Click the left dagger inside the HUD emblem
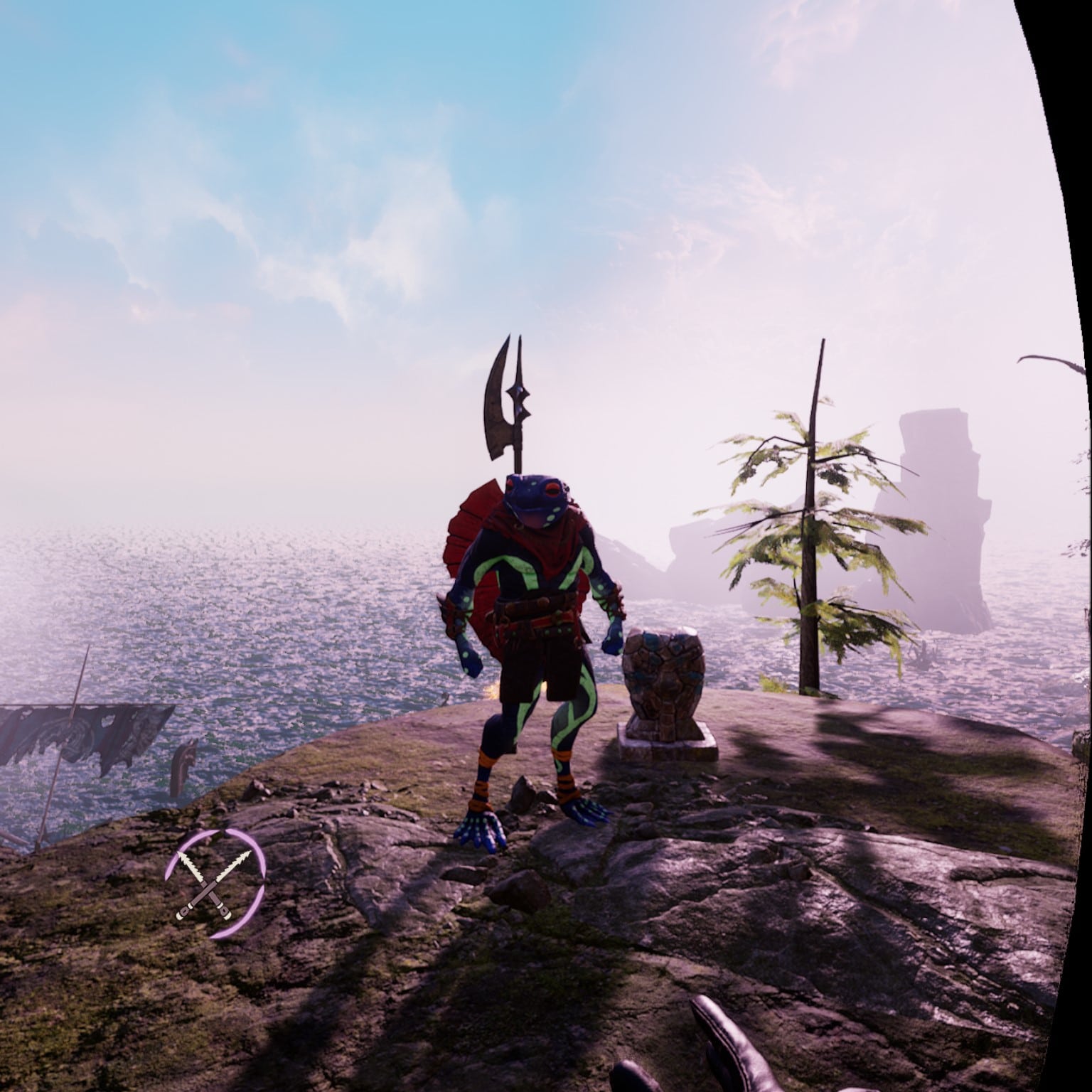The height and width of the screenshot is (1092, 1092). pos(191,866)
